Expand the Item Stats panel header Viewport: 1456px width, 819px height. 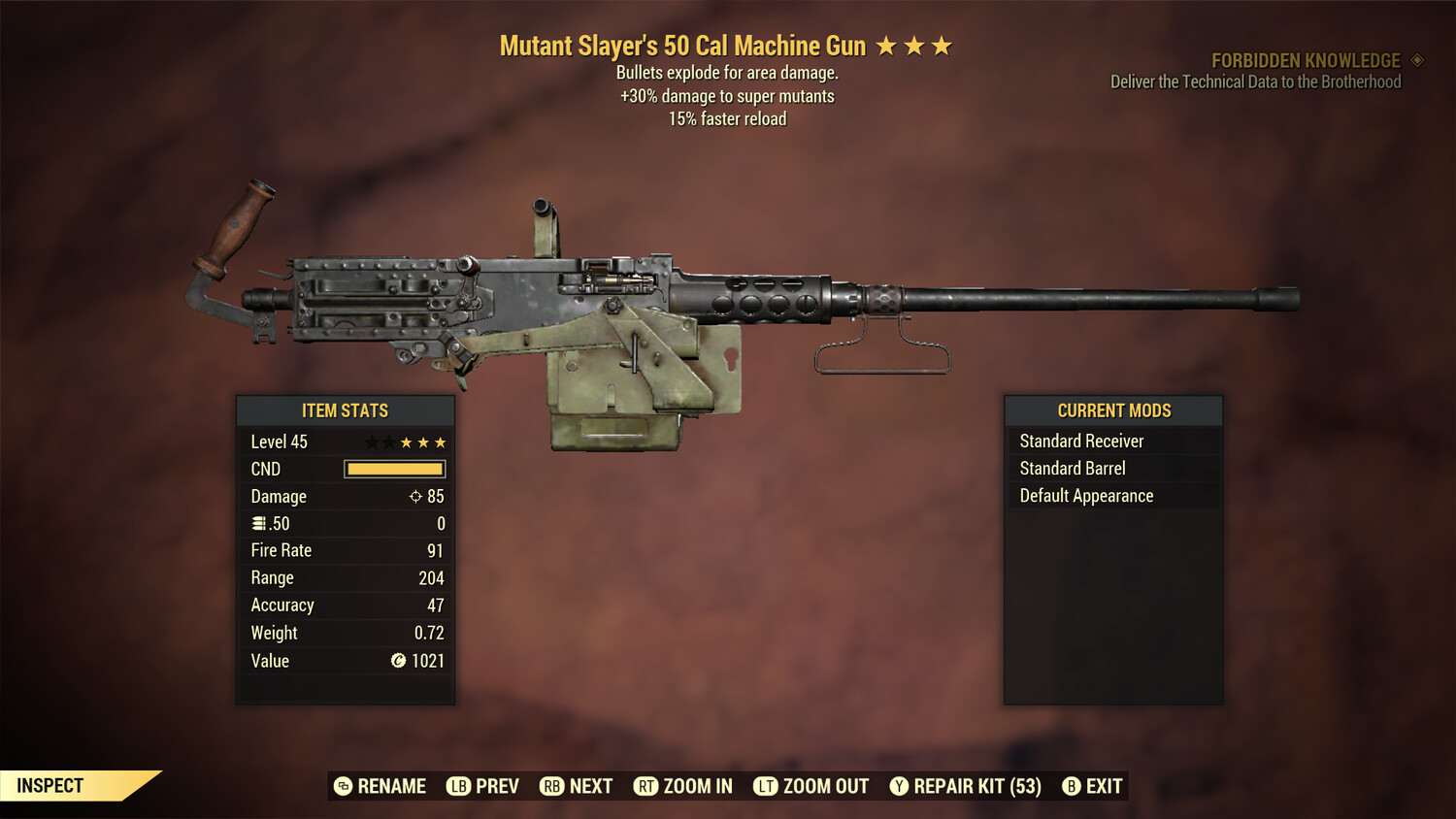[346, 410]
